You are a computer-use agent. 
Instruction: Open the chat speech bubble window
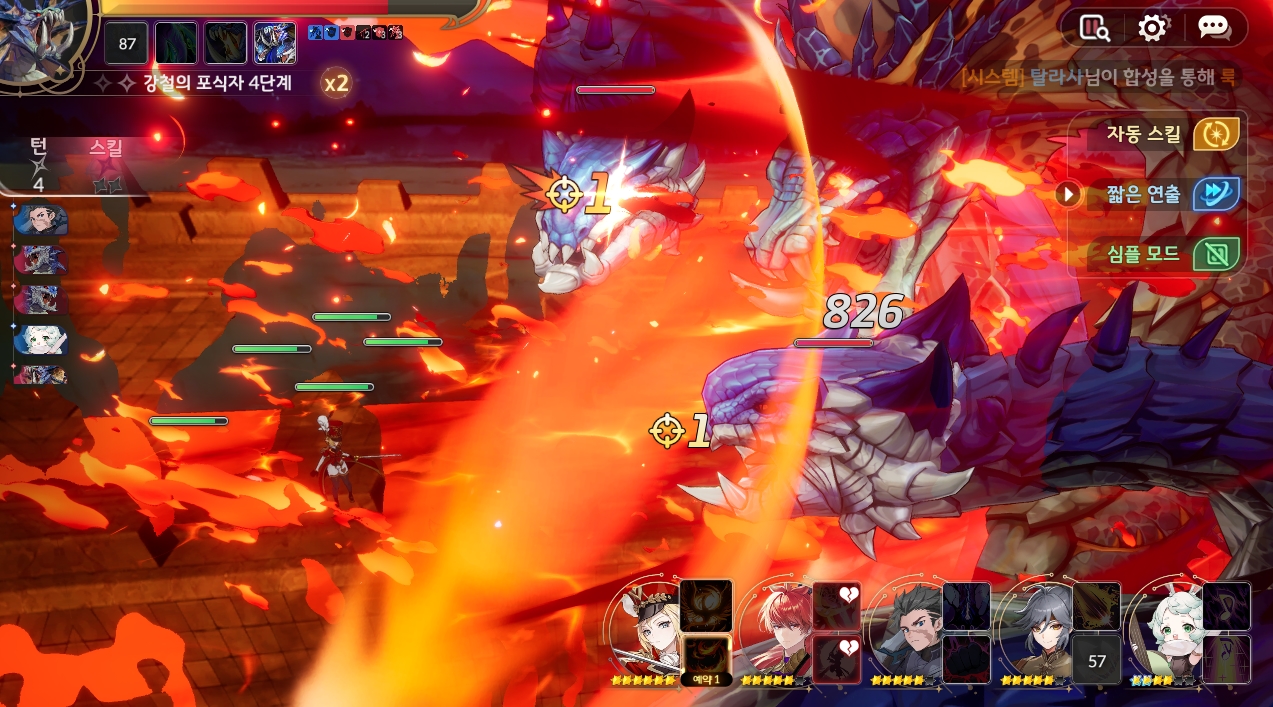pos(1213,28)
